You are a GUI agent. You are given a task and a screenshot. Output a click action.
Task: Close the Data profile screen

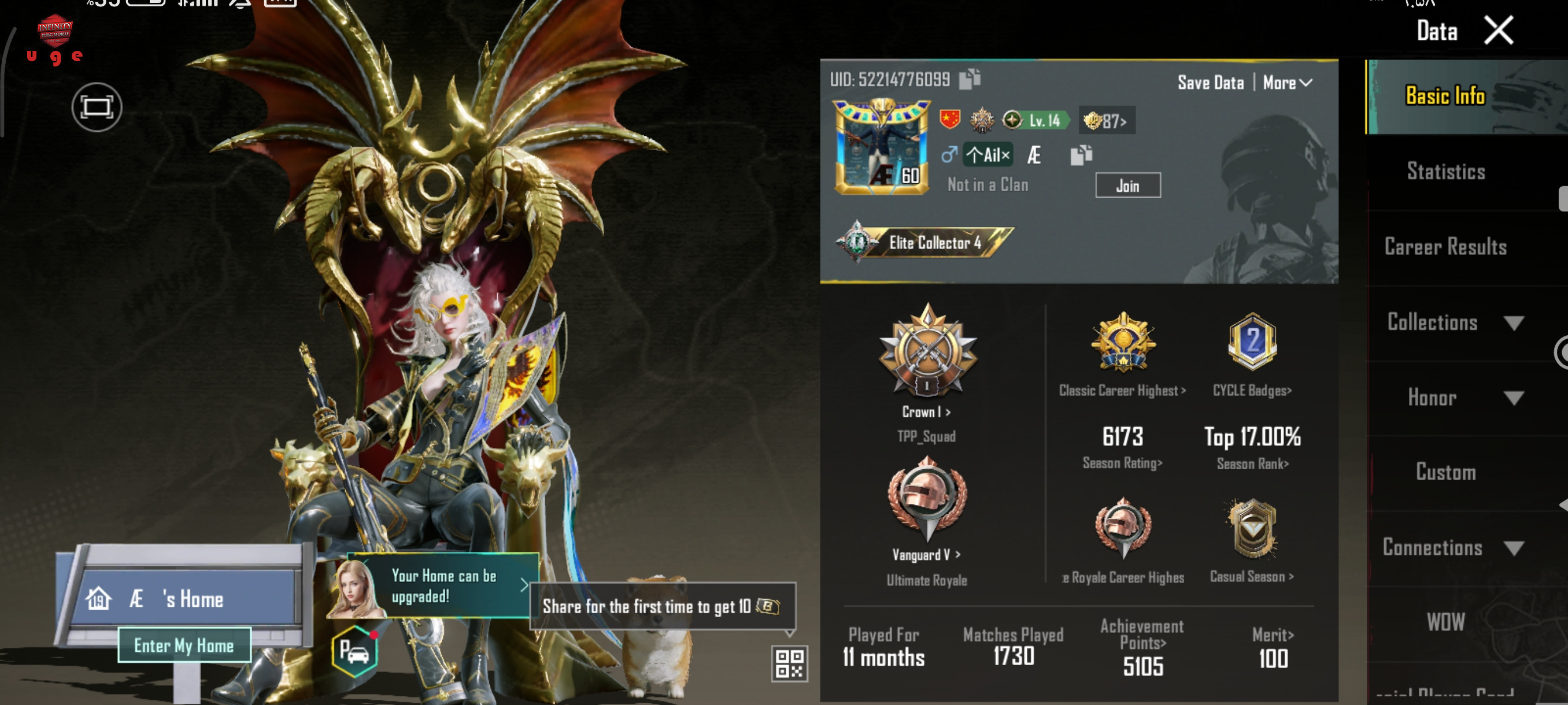point(1498,31)
